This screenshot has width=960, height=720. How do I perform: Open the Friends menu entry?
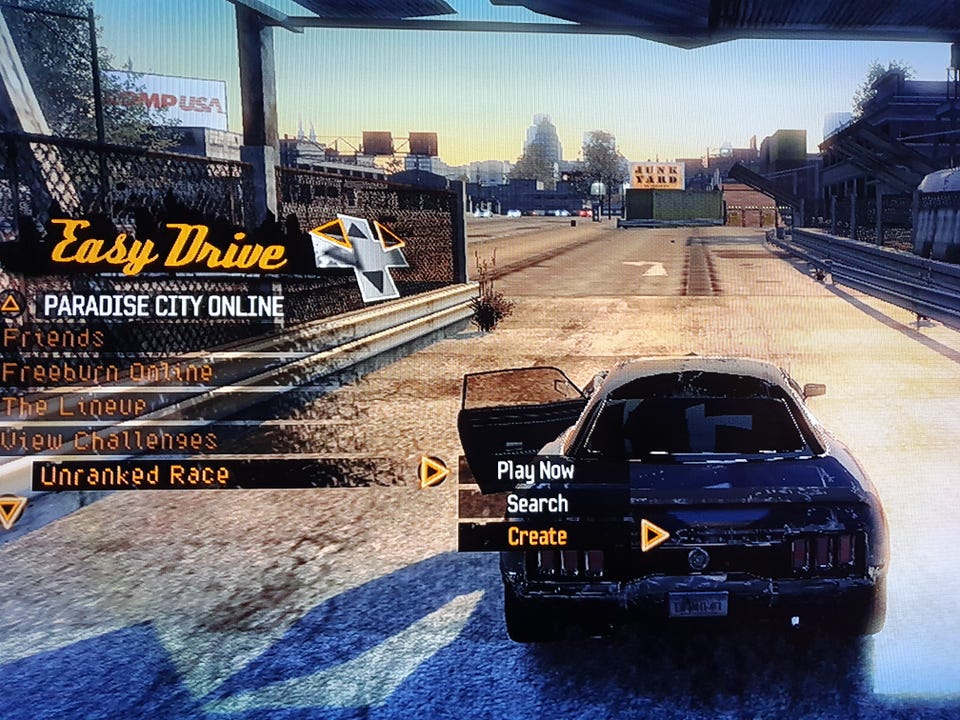tap(54, 338)
